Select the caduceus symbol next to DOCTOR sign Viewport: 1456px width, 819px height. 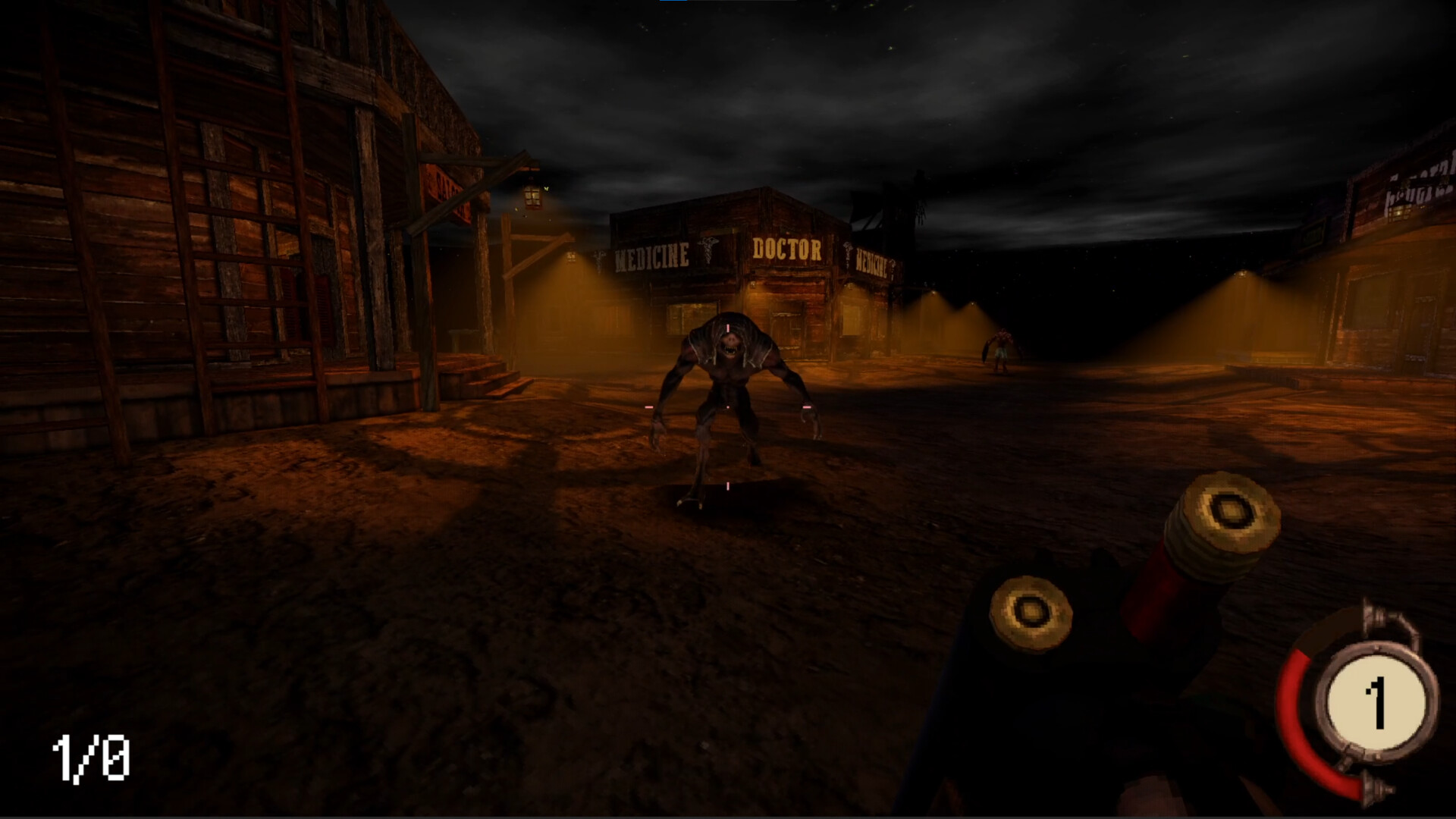pos(847,249)
